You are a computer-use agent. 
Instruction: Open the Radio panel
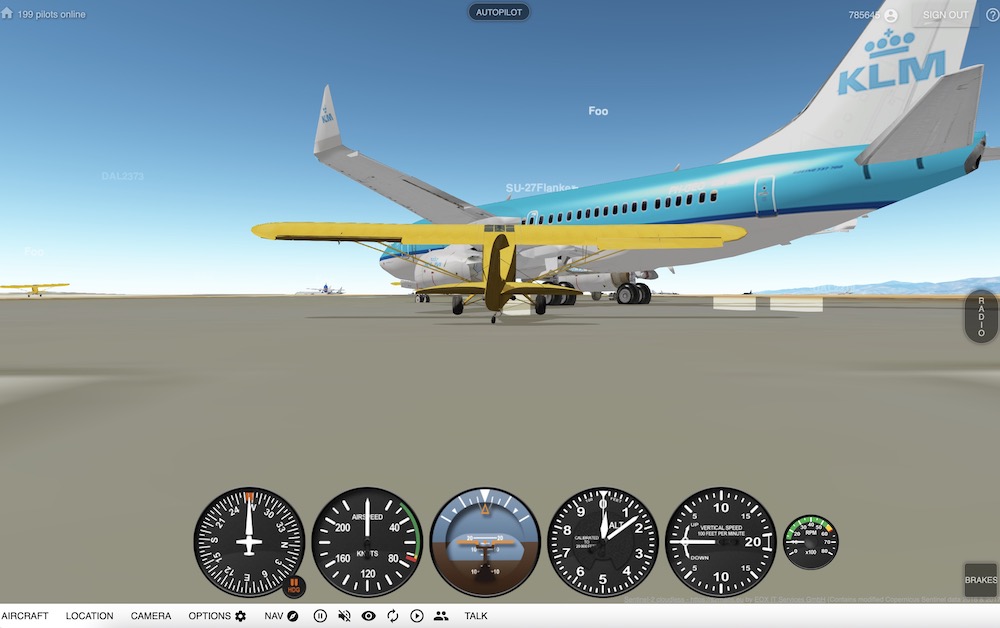click(981, 317)
